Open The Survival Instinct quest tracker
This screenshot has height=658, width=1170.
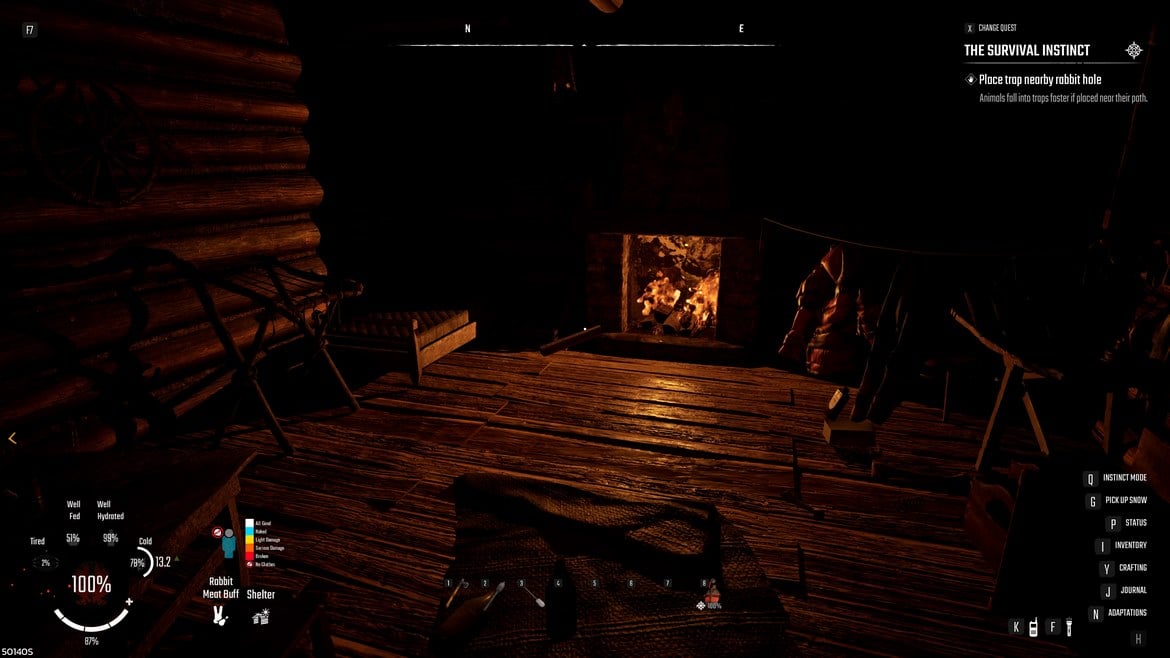click(1027, 50)
